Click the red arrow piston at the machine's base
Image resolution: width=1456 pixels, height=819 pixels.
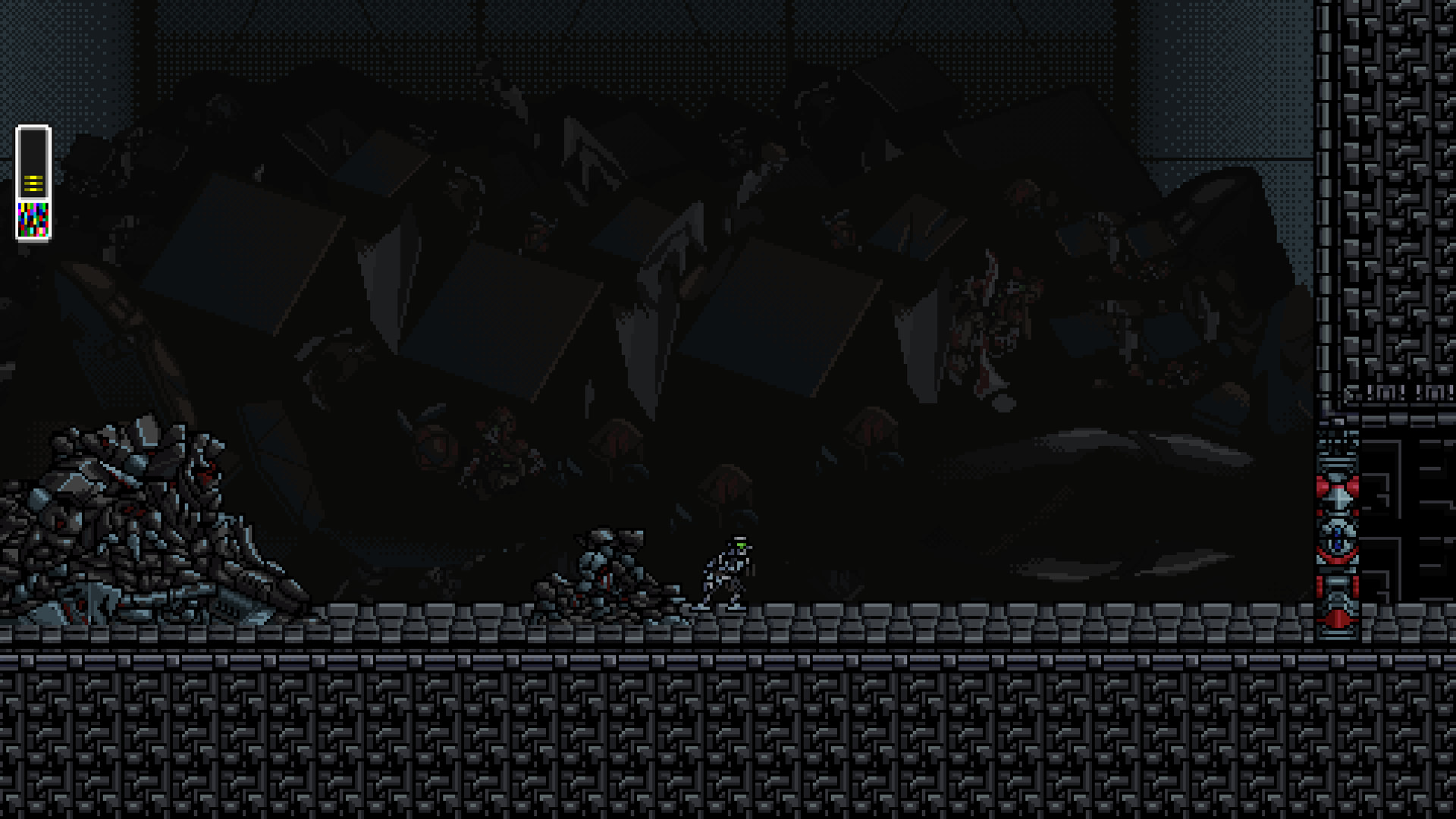point(1338,618)
